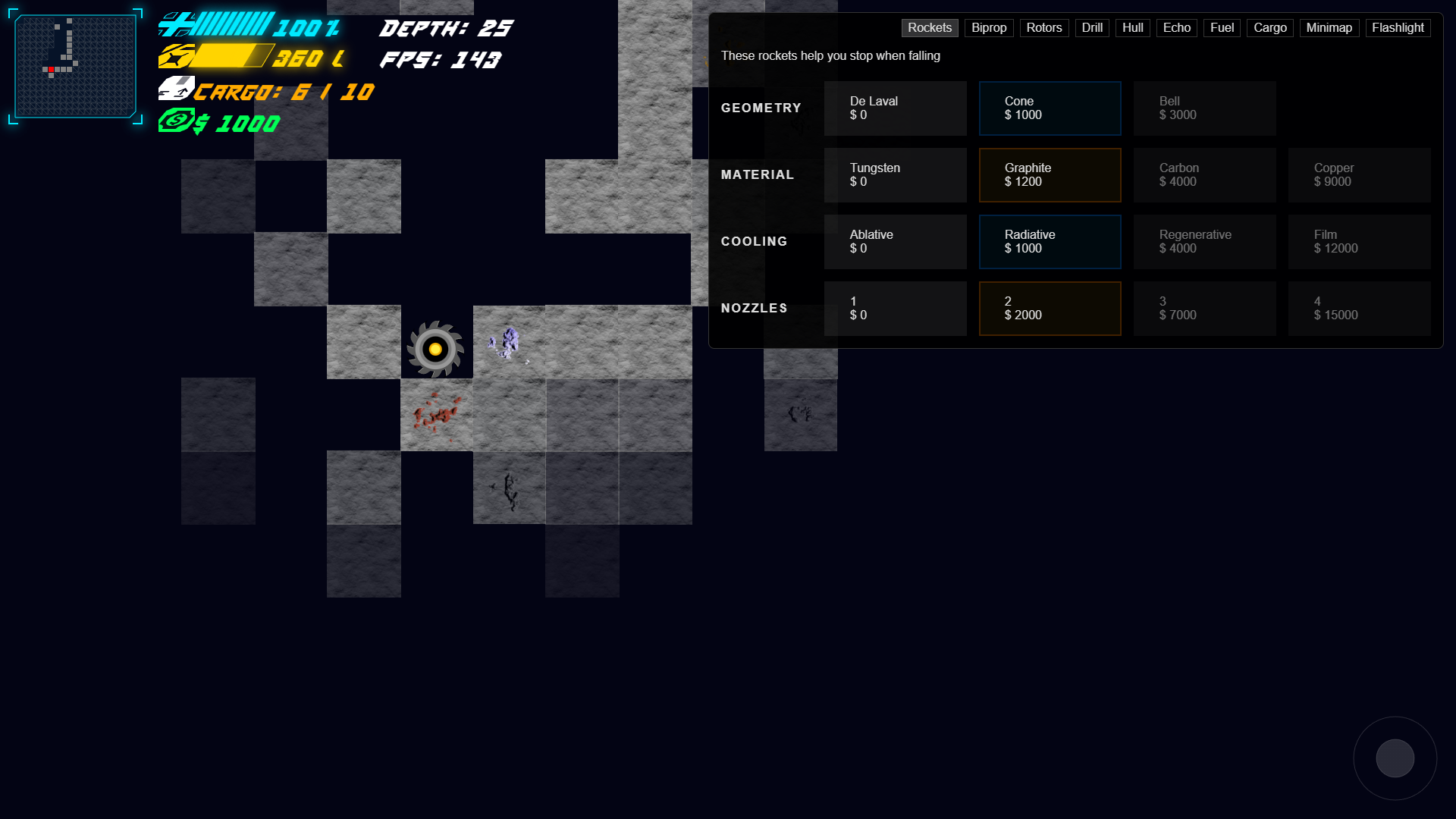The width and height of the screenshot is (1456, 819).
Task: Open the Fuel tab
Action: (1222, 28)
